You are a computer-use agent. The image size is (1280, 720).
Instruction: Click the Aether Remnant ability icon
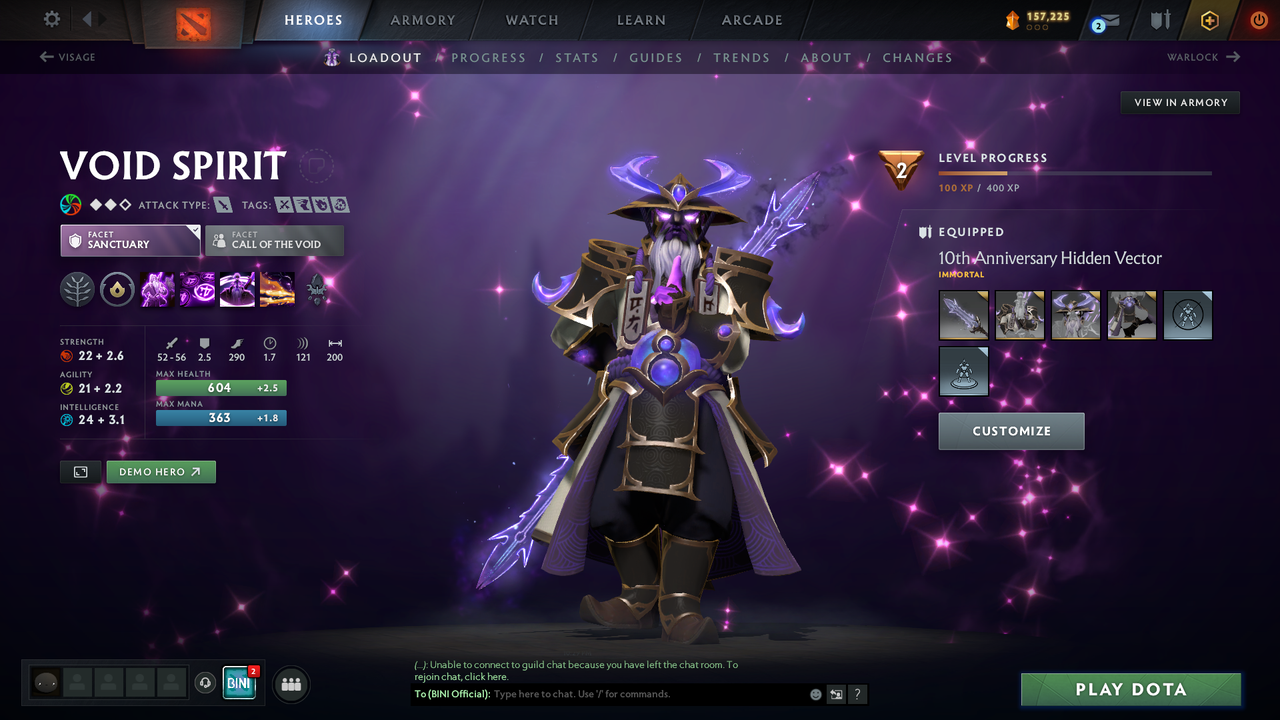tap(157, 290)
